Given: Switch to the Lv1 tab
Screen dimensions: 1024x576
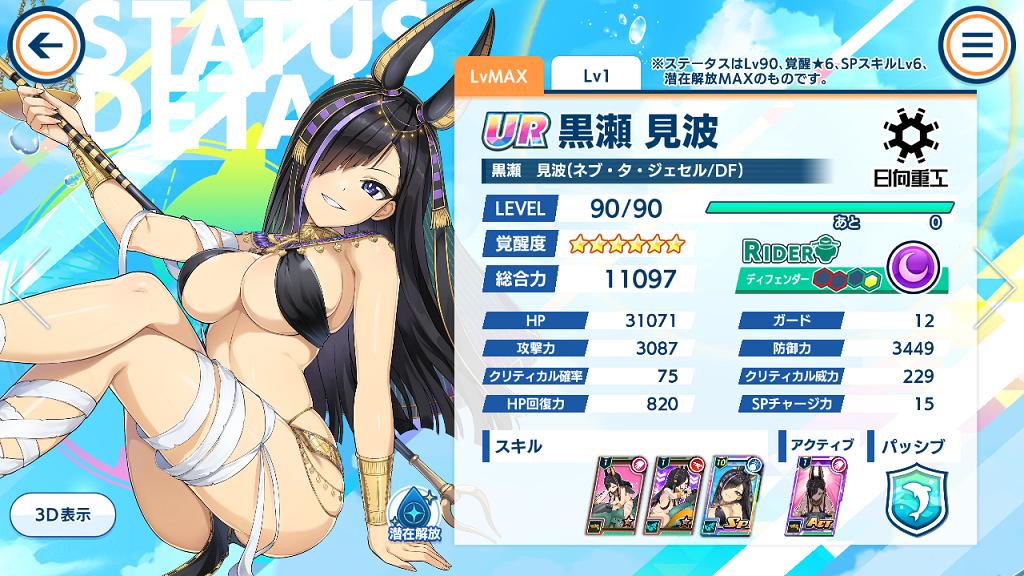Looking at the screenshot, I should tap(595, 75).
